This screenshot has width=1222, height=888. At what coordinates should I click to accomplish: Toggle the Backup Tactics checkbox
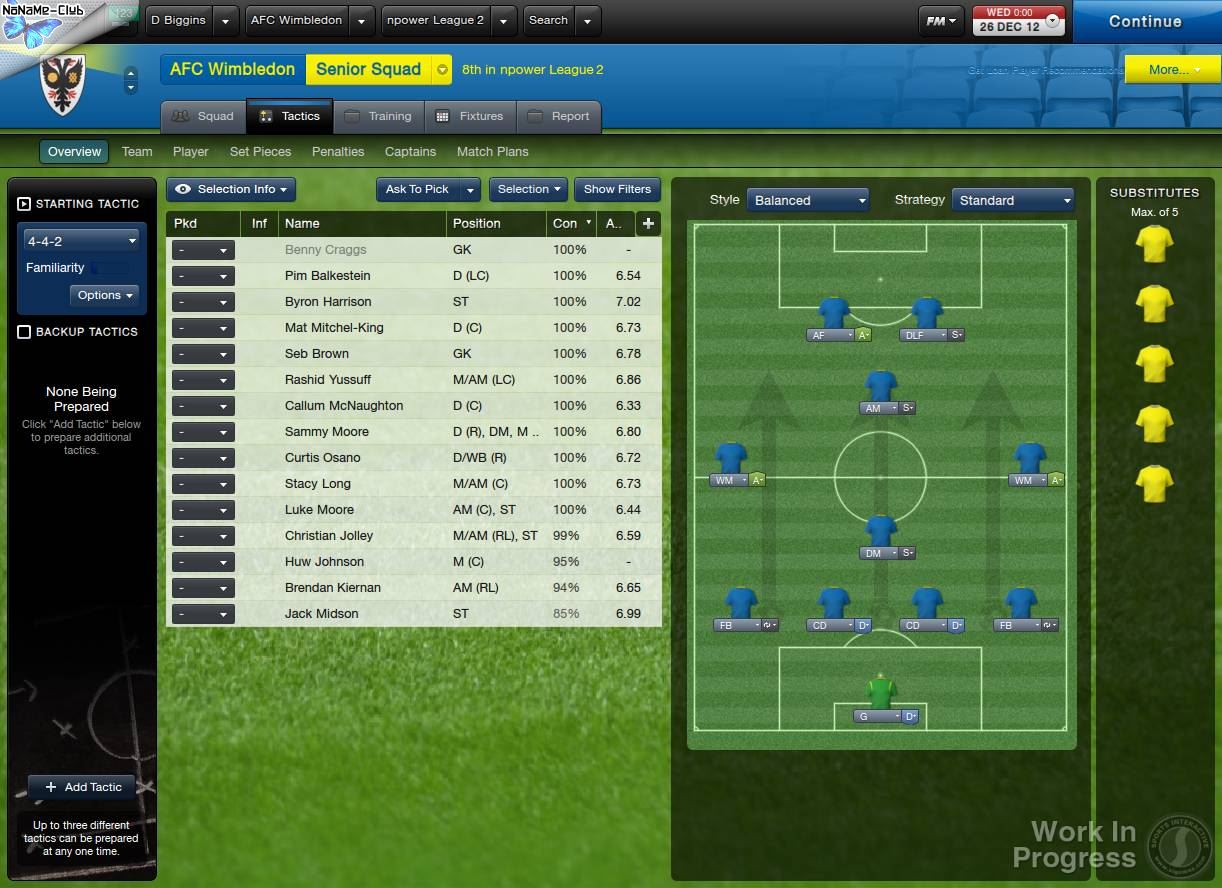[24, 332]
